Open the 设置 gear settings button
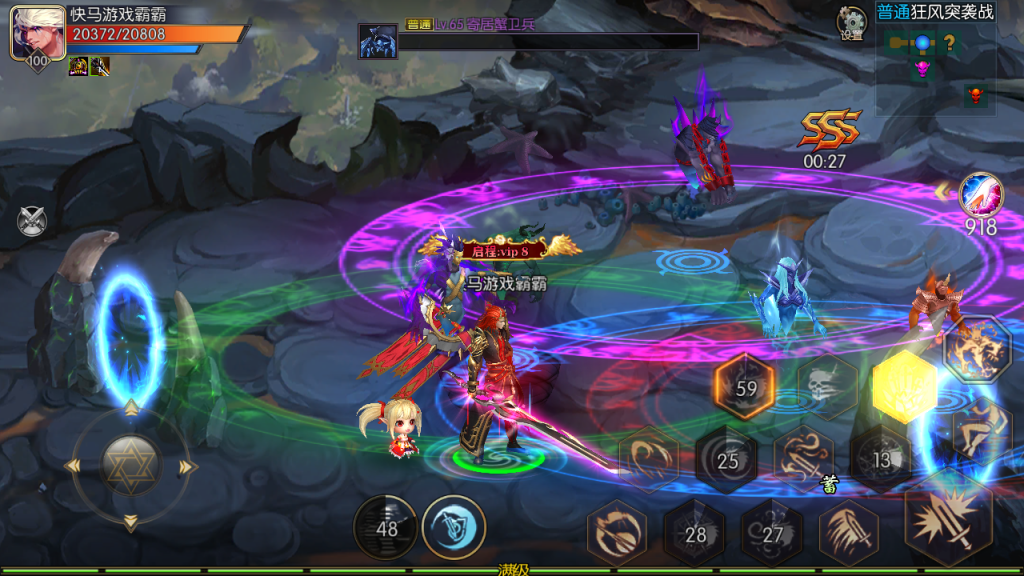 [852, 22]
